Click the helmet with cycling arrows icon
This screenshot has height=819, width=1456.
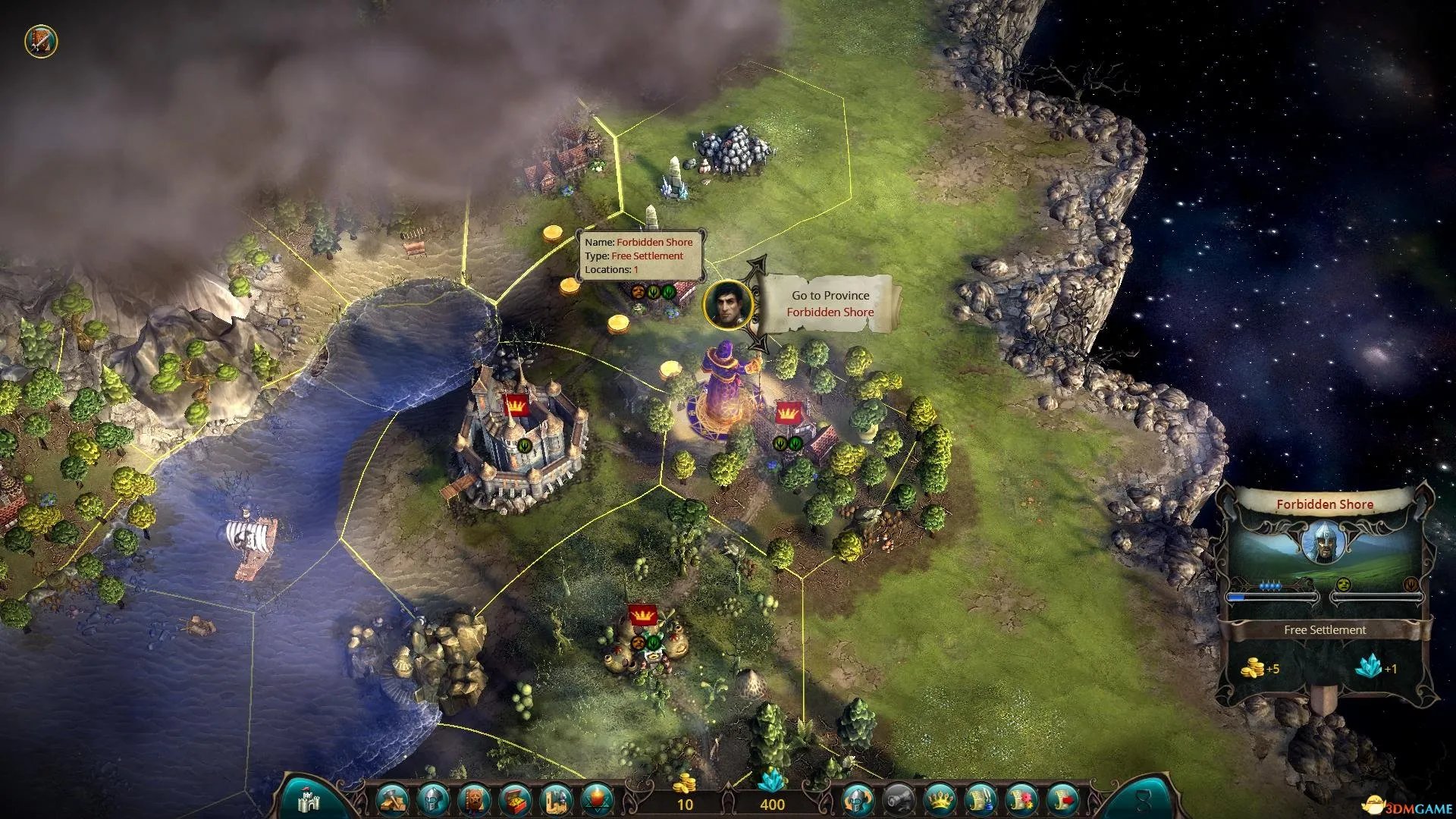(858, 800)
